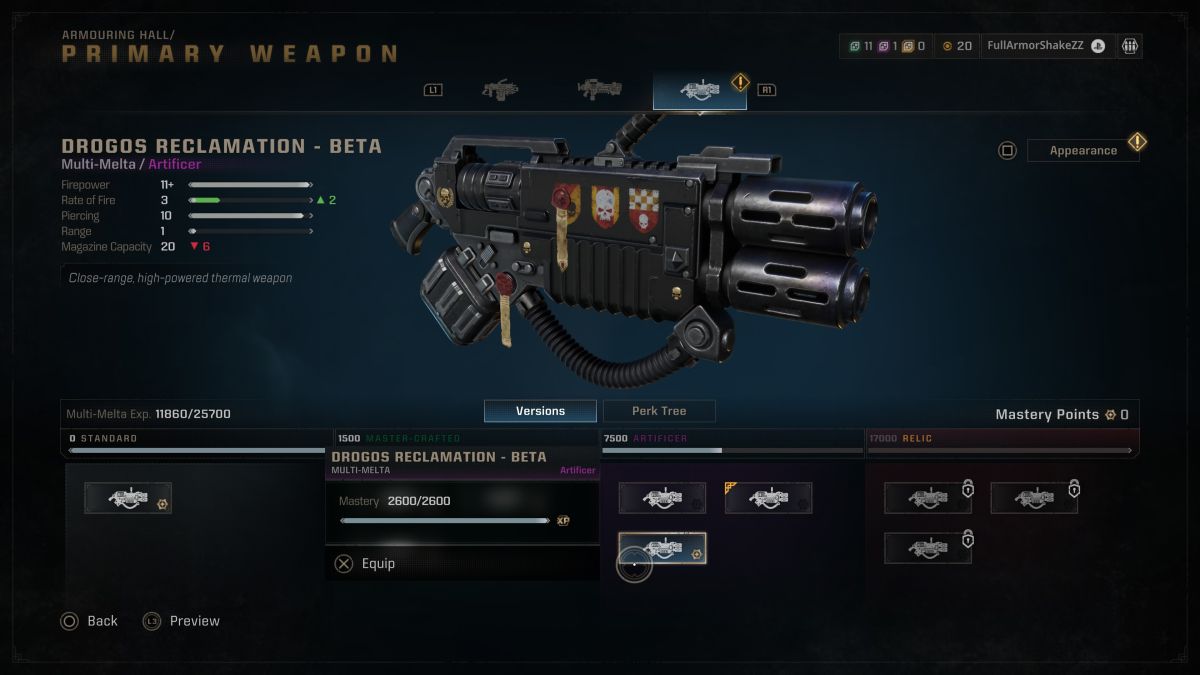The image size is (1200, 675).
Task: Open the Appearance customization button
Action: 1083,150
